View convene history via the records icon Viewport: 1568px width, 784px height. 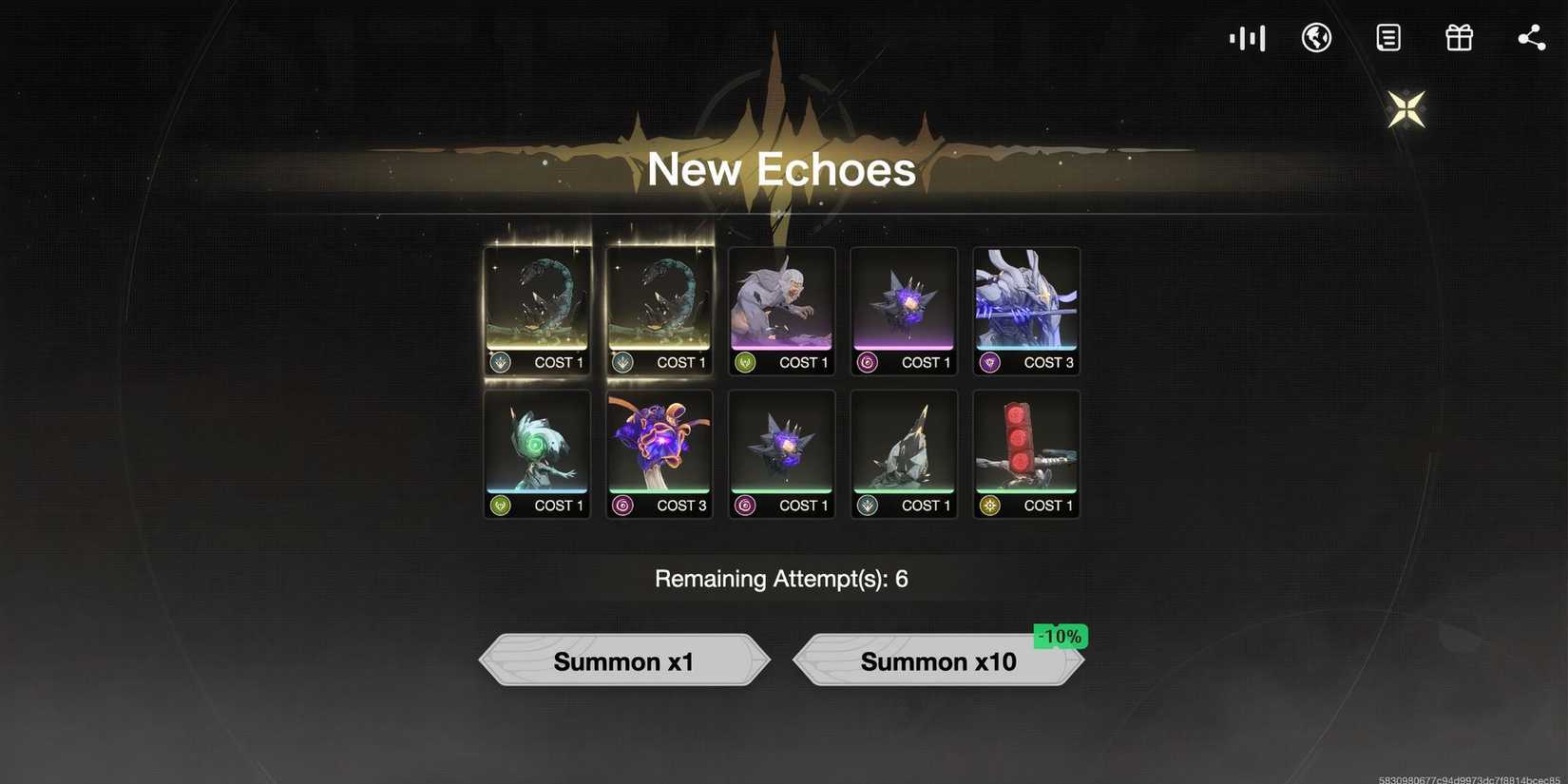1386,36
